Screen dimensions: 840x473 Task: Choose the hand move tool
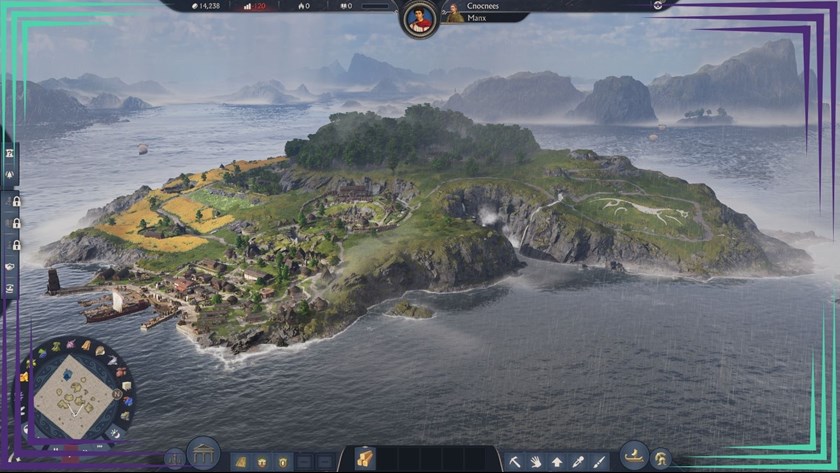point(536,461)
